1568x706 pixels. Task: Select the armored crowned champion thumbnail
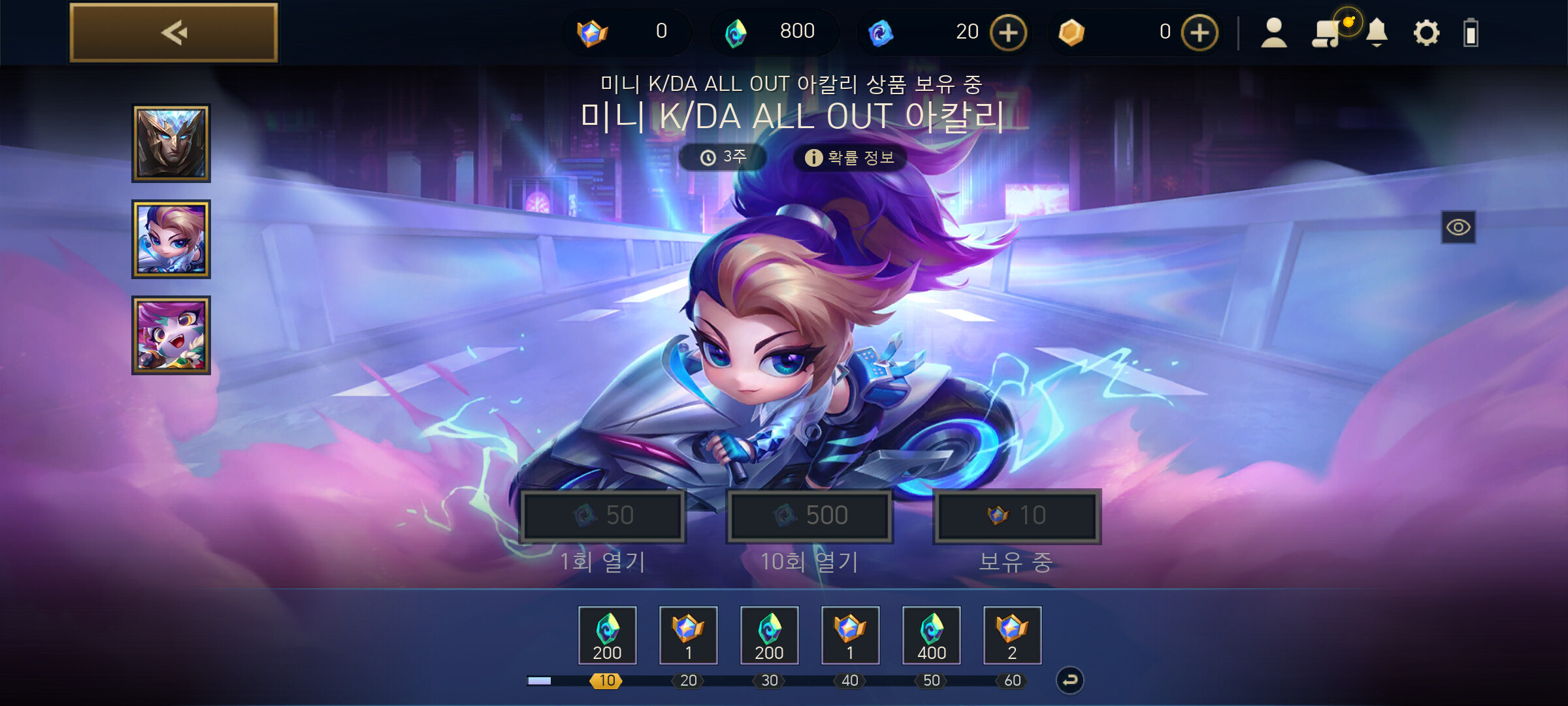pyautogui.click(x=171, y=143)
